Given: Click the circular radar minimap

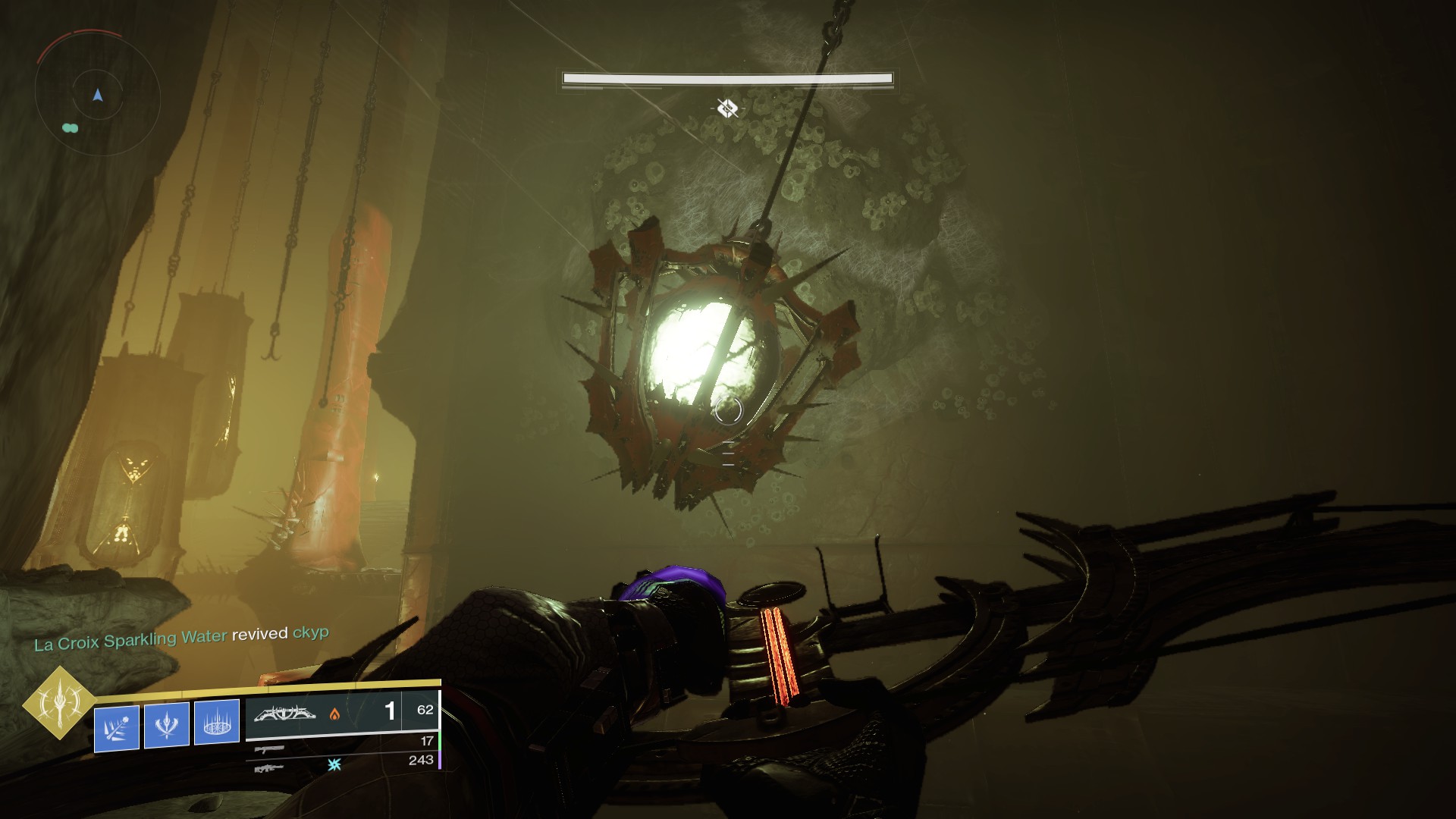Looking at the screenshot, I should coord(97,93).
